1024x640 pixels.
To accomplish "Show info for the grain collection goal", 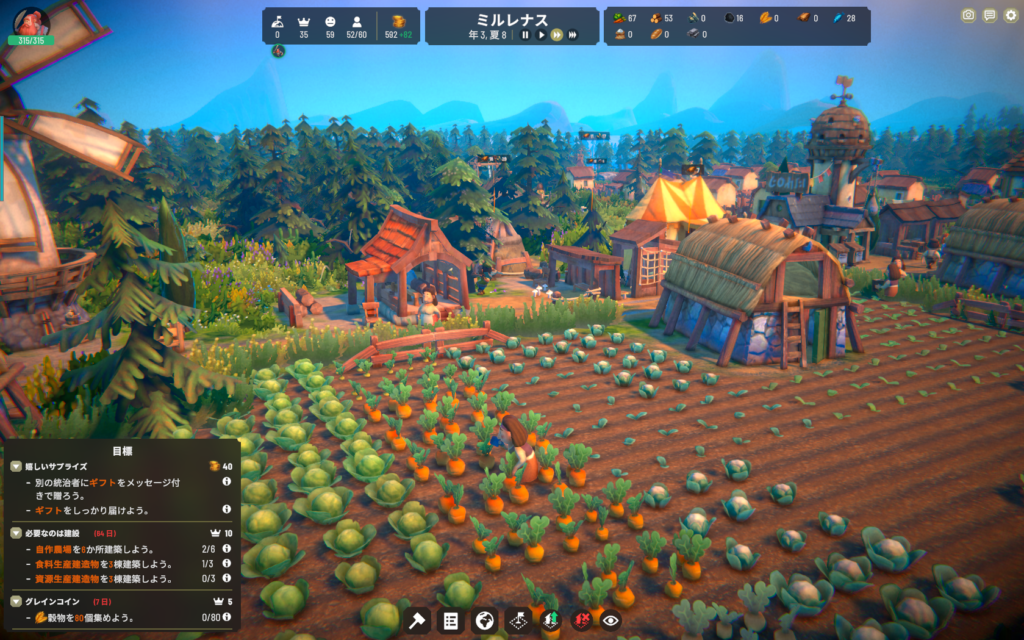I will pos(226,617).
